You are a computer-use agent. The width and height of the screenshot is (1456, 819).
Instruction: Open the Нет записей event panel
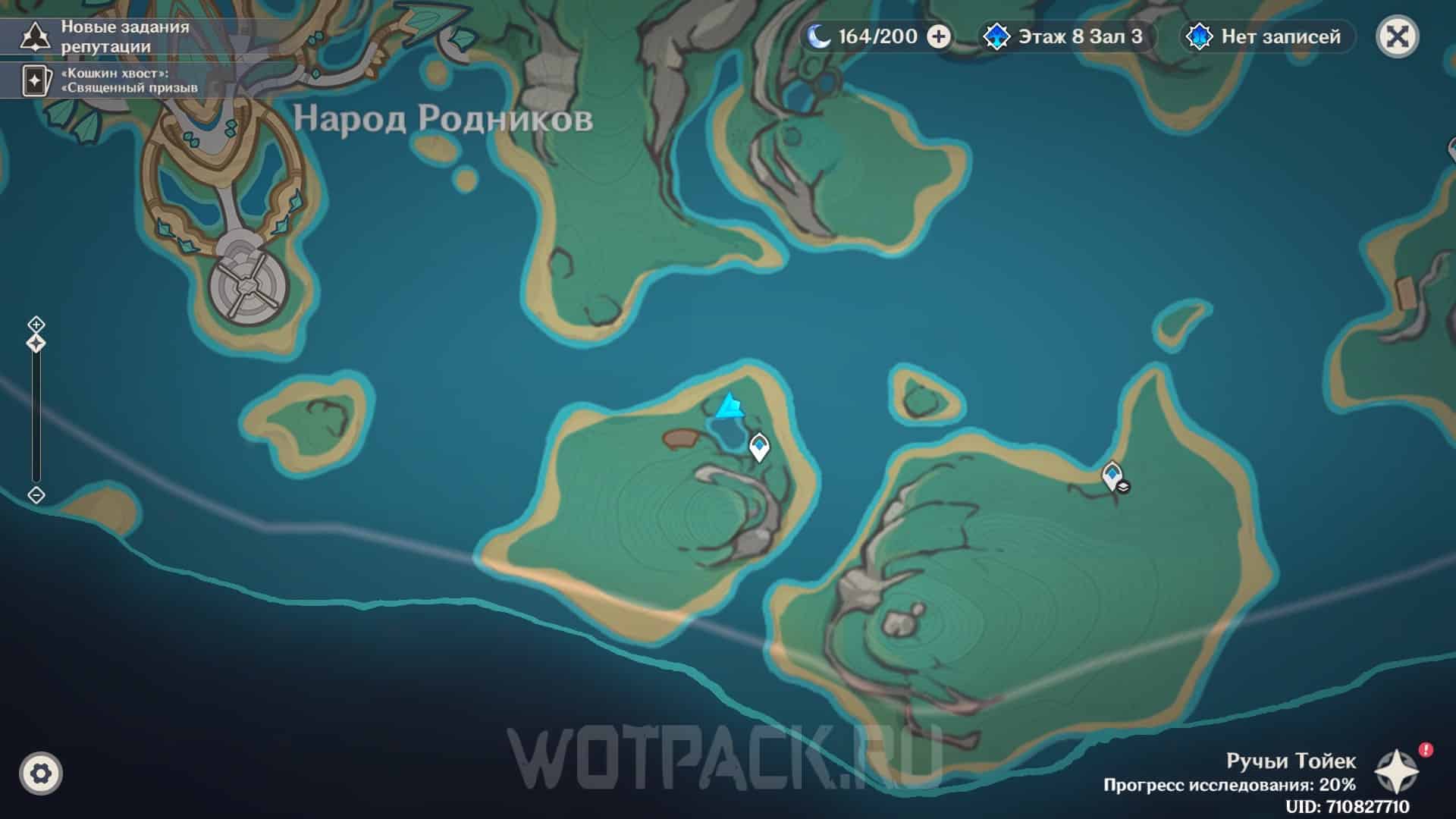tap(1268, 36)
